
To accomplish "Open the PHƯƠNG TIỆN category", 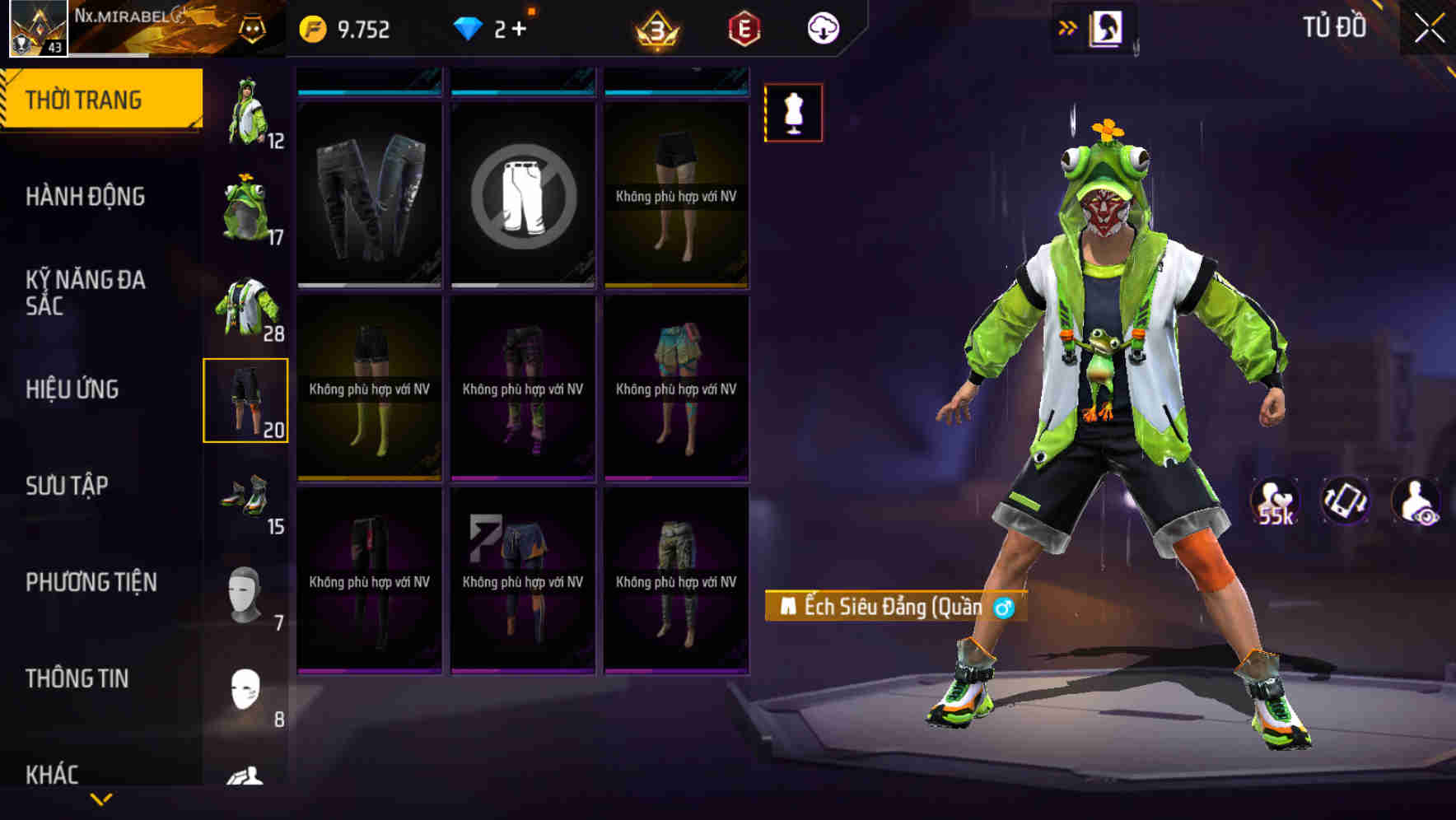I will 89,582.
